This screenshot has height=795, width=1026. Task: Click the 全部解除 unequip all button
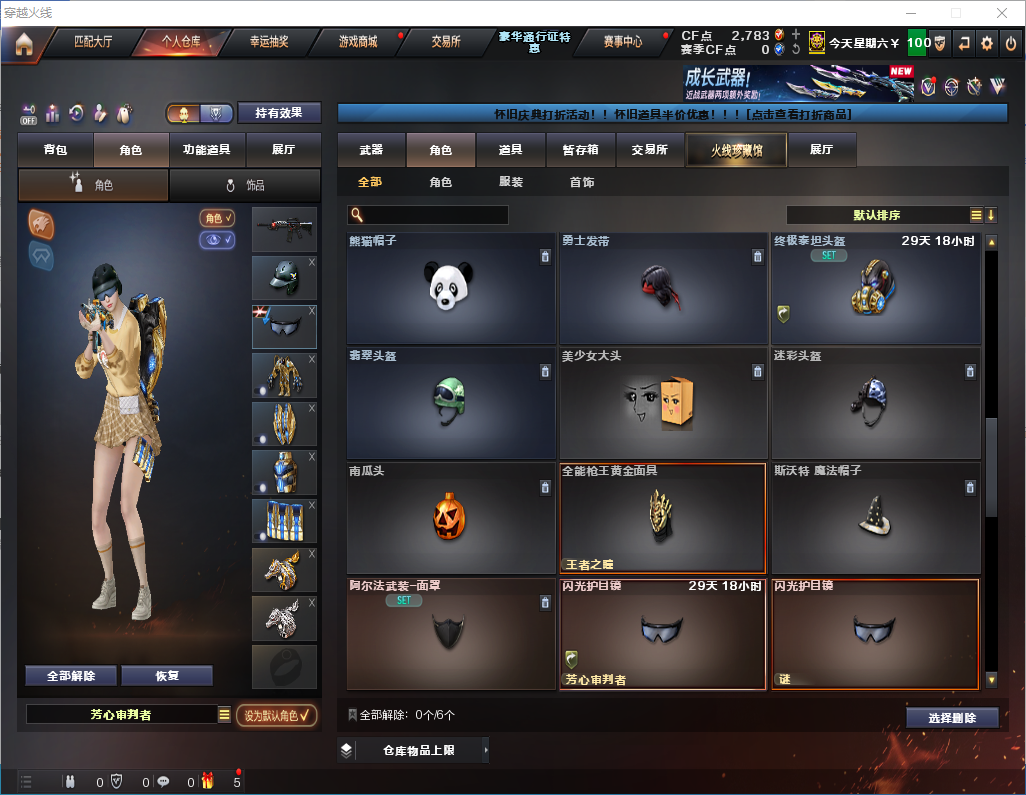coord(71,676)
